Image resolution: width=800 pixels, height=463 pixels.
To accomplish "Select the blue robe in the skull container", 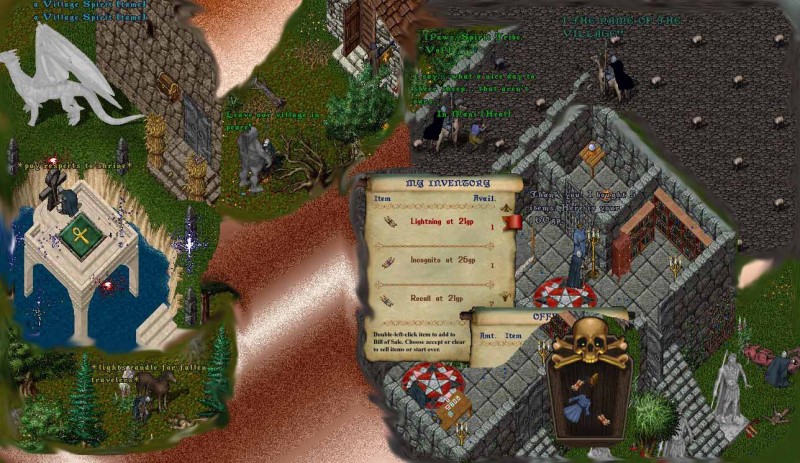I will point(580,408).
